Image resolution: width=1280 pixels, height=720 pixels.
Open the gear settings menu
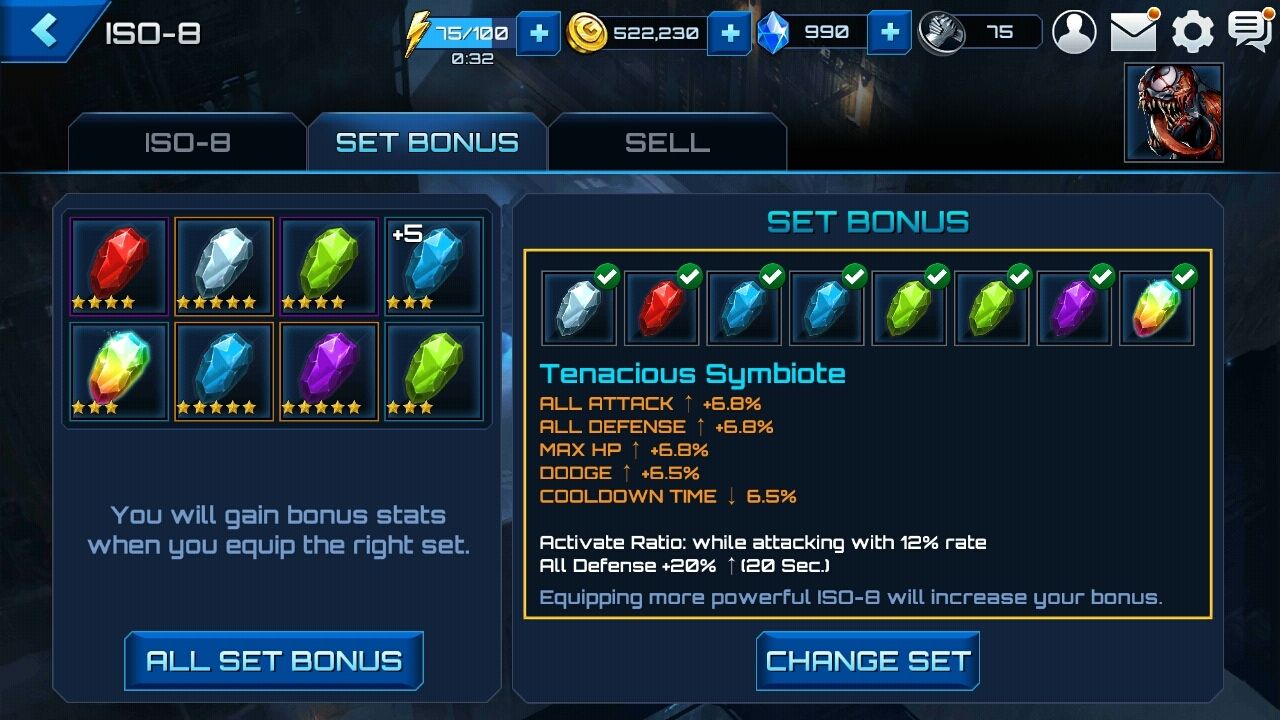pos(1192,32)
